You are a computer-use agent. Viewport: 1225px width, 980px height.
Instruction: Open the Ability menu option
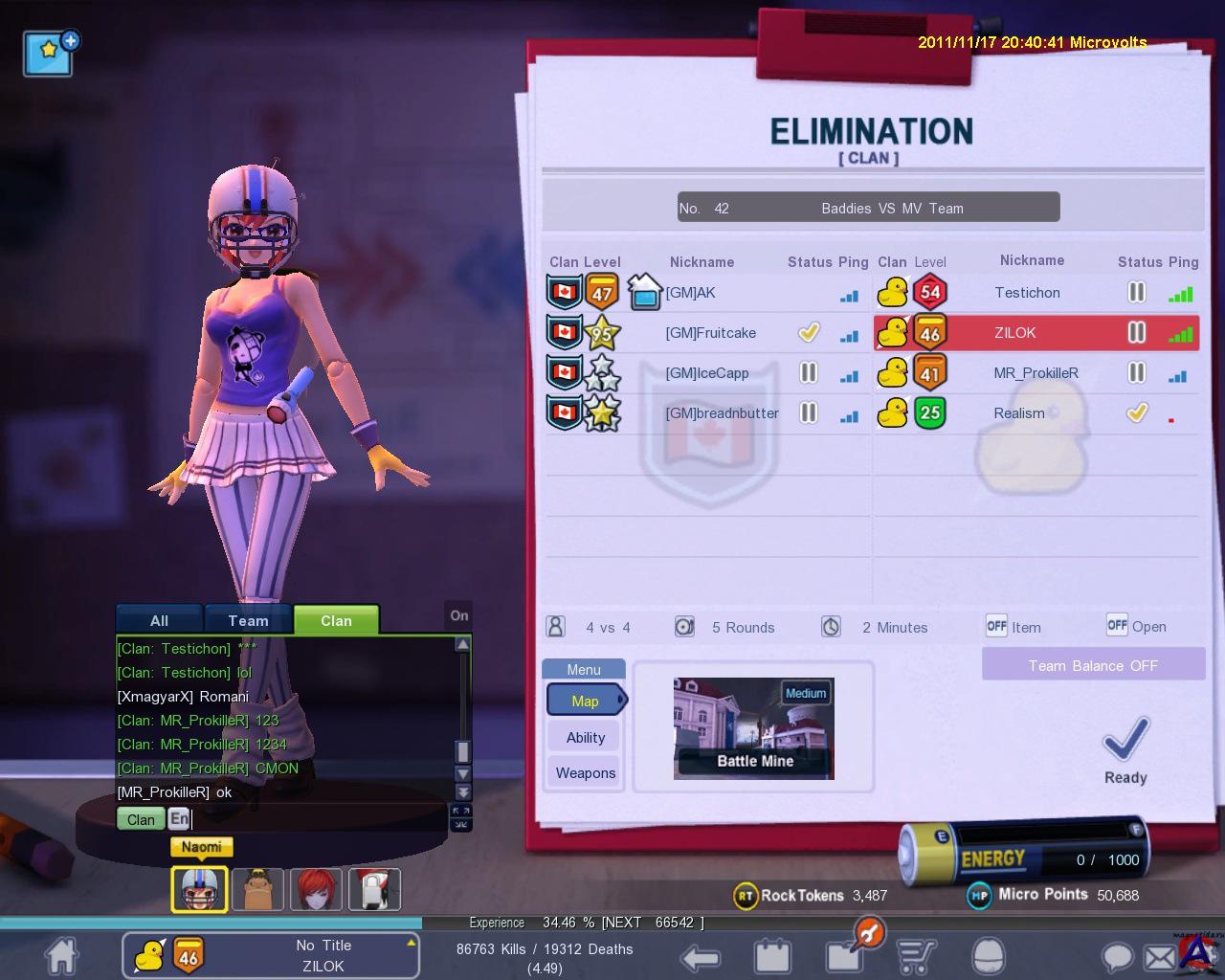coord(585,737)
